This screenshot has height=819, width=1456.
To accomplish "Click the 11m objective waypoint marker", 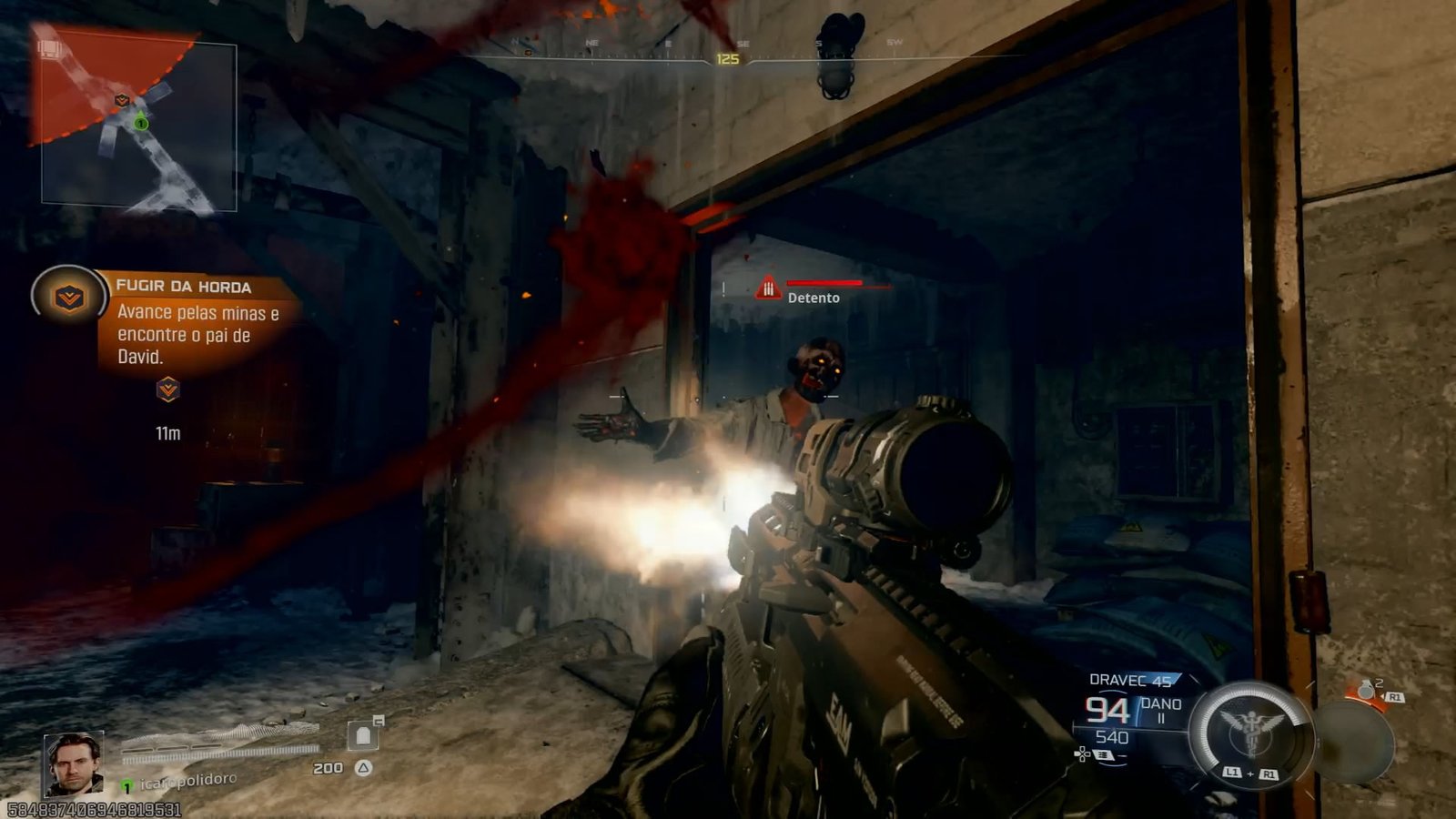I will pos(167,390).
